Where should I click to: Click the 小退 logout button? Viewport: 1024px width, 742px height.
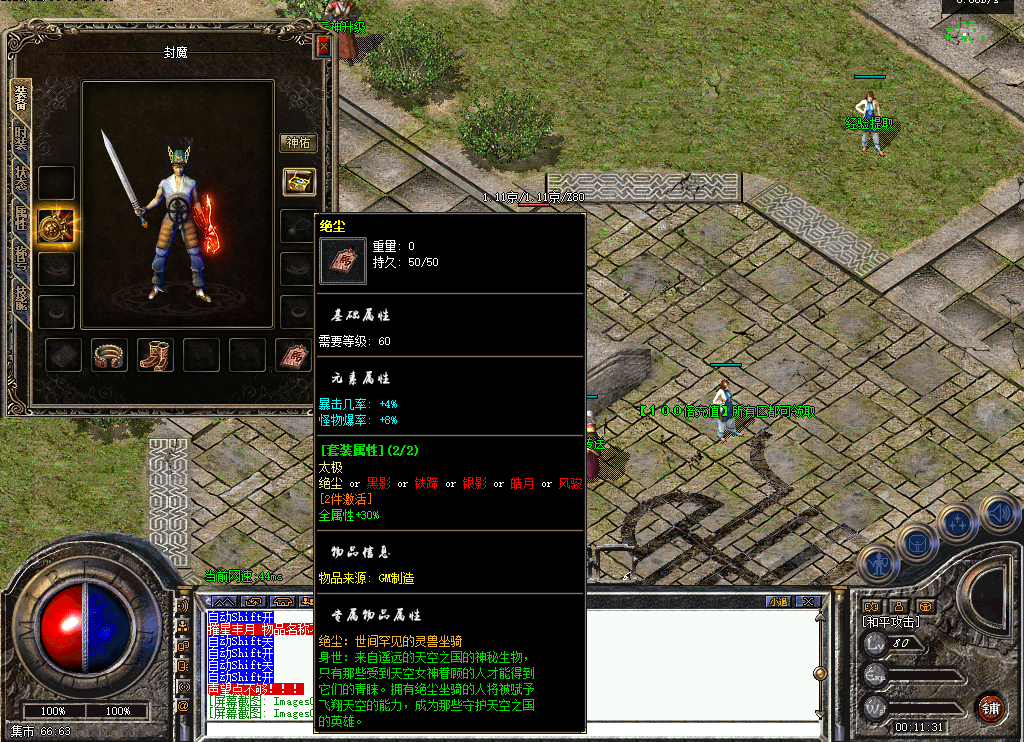coord(778,601)
